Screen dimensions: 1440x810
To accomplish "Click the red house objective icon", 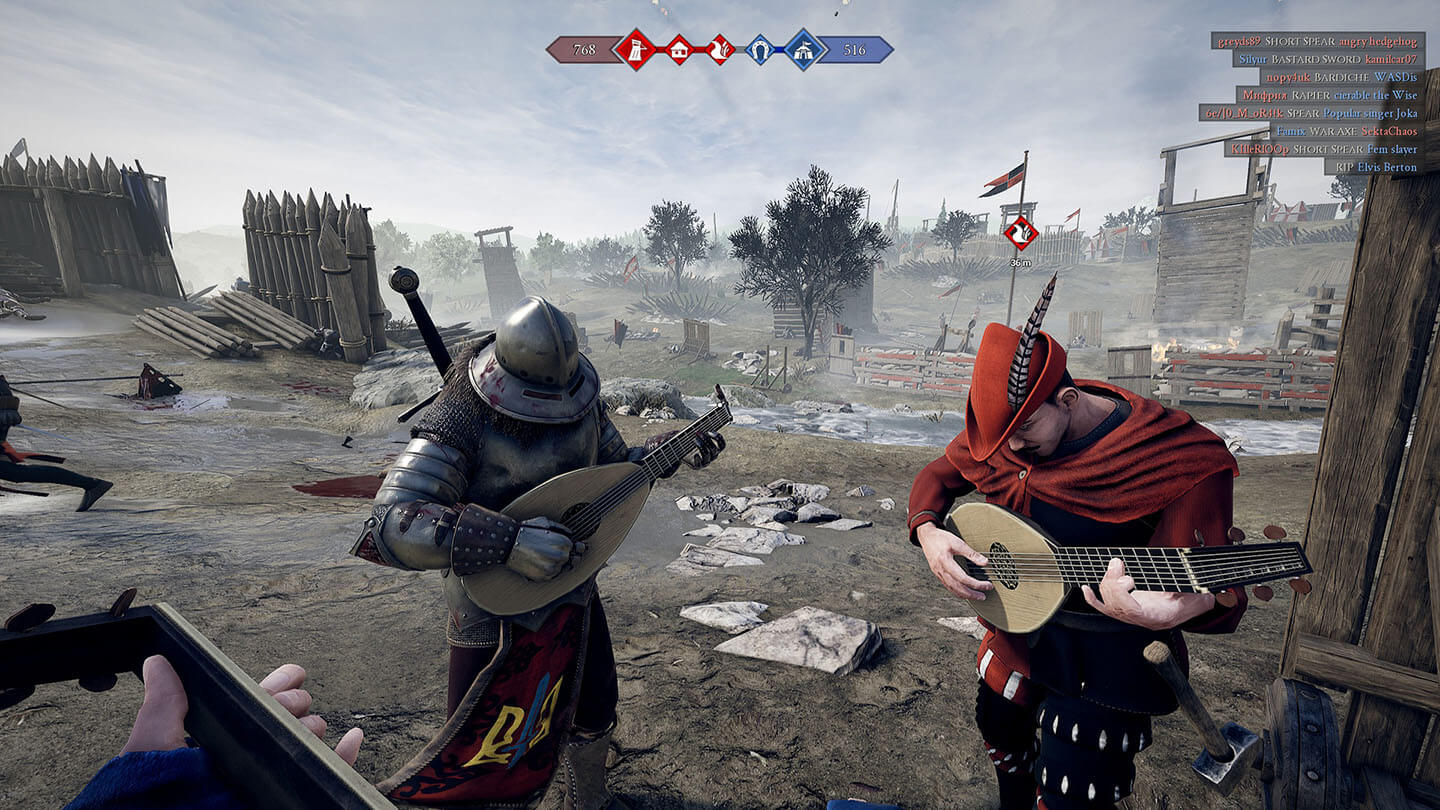I will click(679, 49).
